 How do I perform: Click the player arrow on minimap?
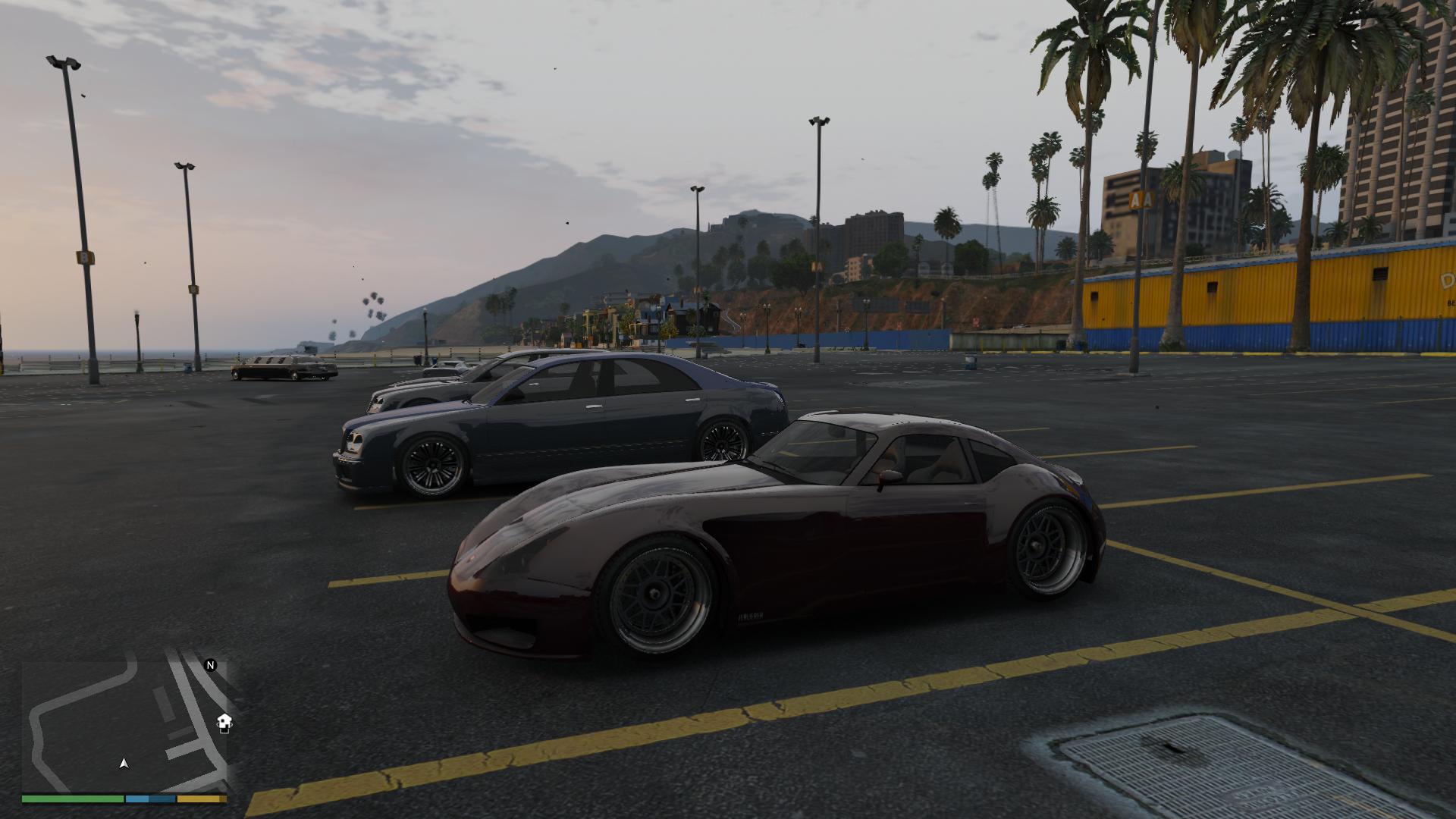tap(124, 764)
